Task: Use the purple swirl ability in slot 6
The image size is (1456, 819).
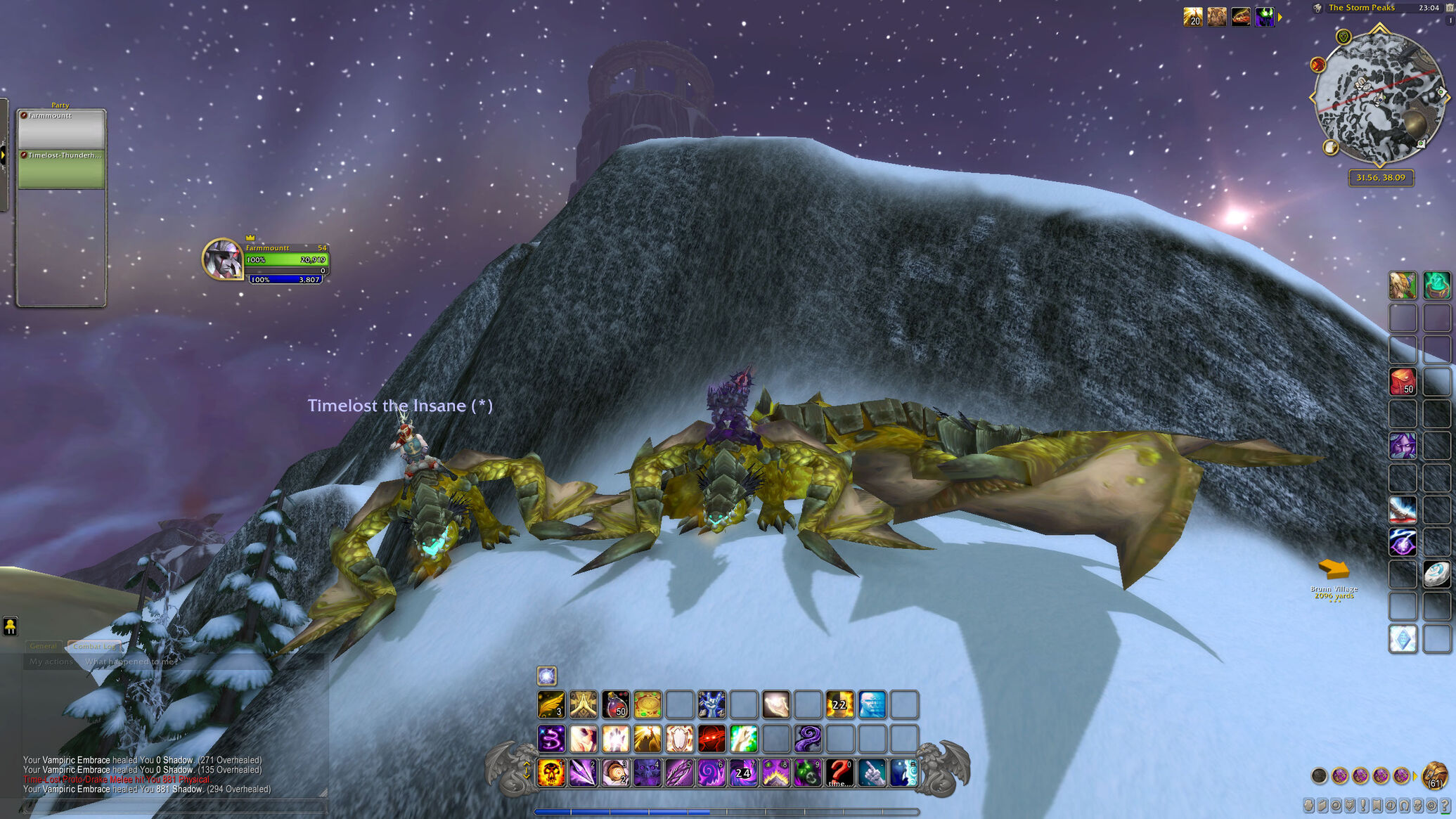Action: click(x=711, y=773)
